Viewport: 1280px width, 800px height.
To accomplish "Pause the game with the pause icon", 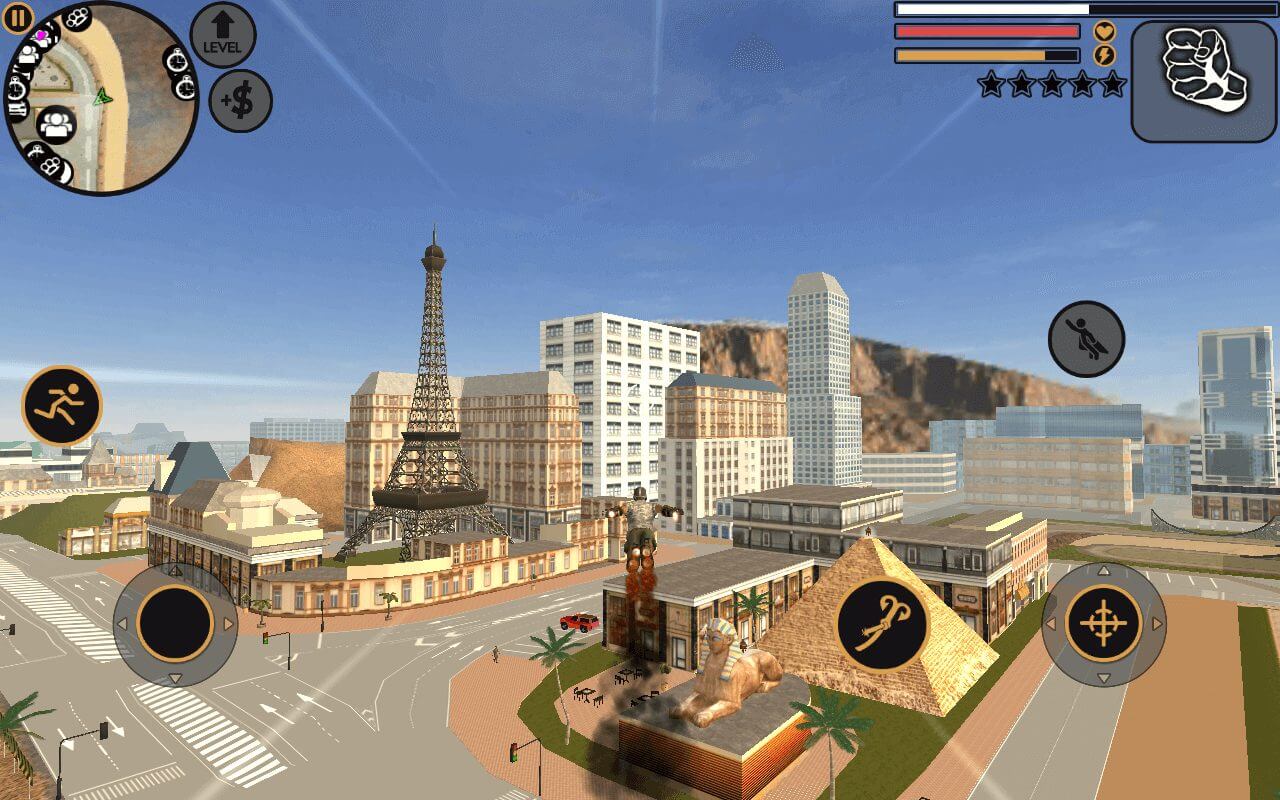I will coord(19,19).
